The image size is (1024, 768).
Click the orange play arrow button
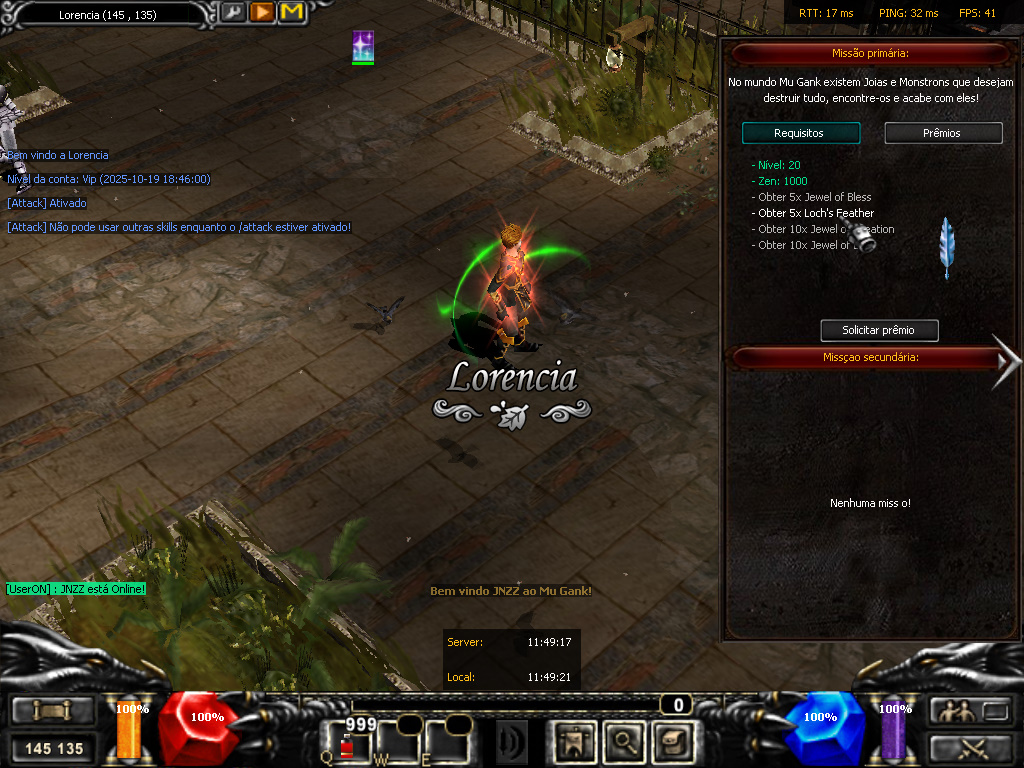tap(262, 13)
